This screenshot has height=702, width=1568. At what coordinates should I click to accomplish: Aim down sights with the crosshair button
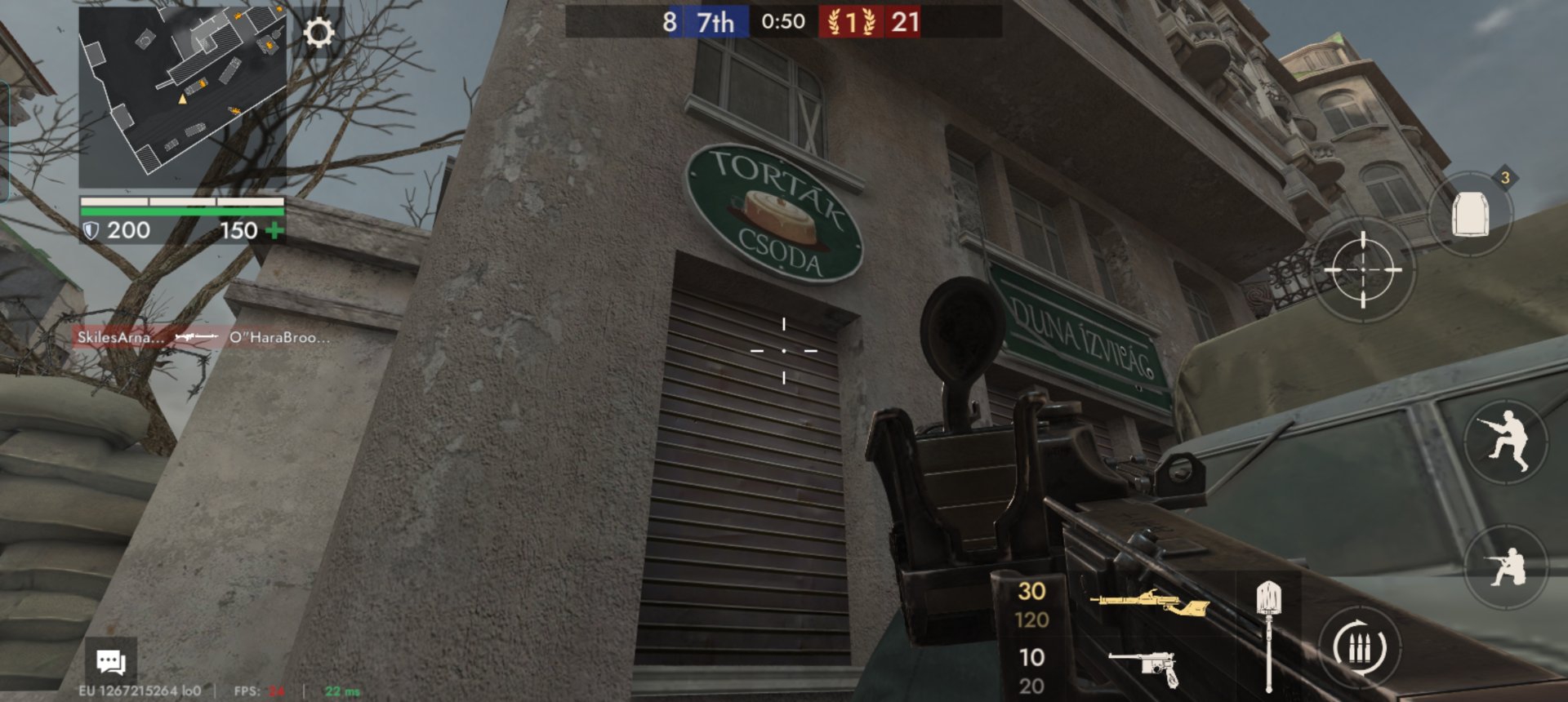(x=1362, y=269)
